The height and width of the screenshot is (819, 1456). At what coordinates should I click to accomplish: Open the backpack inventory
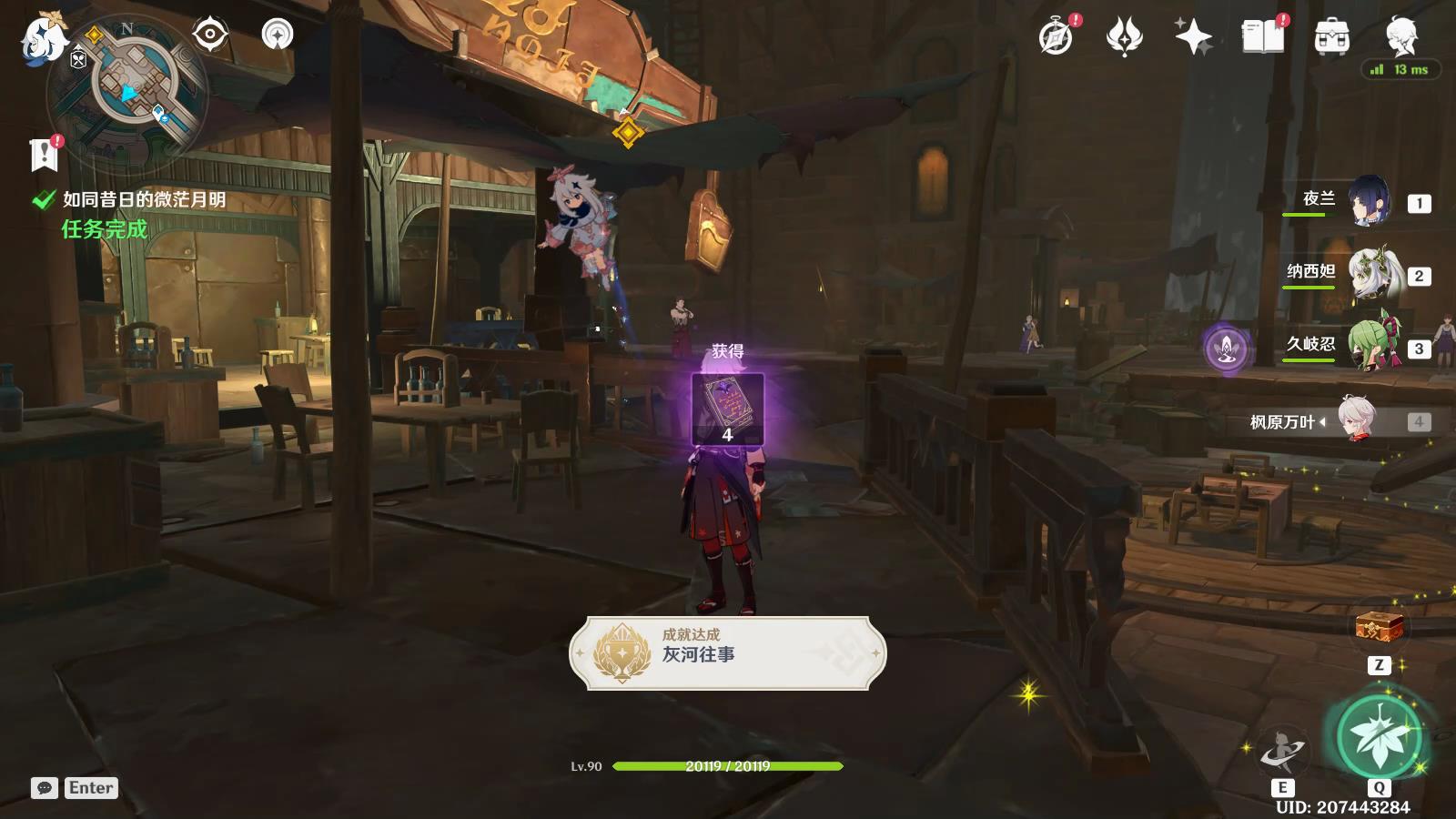point(1331,37)
